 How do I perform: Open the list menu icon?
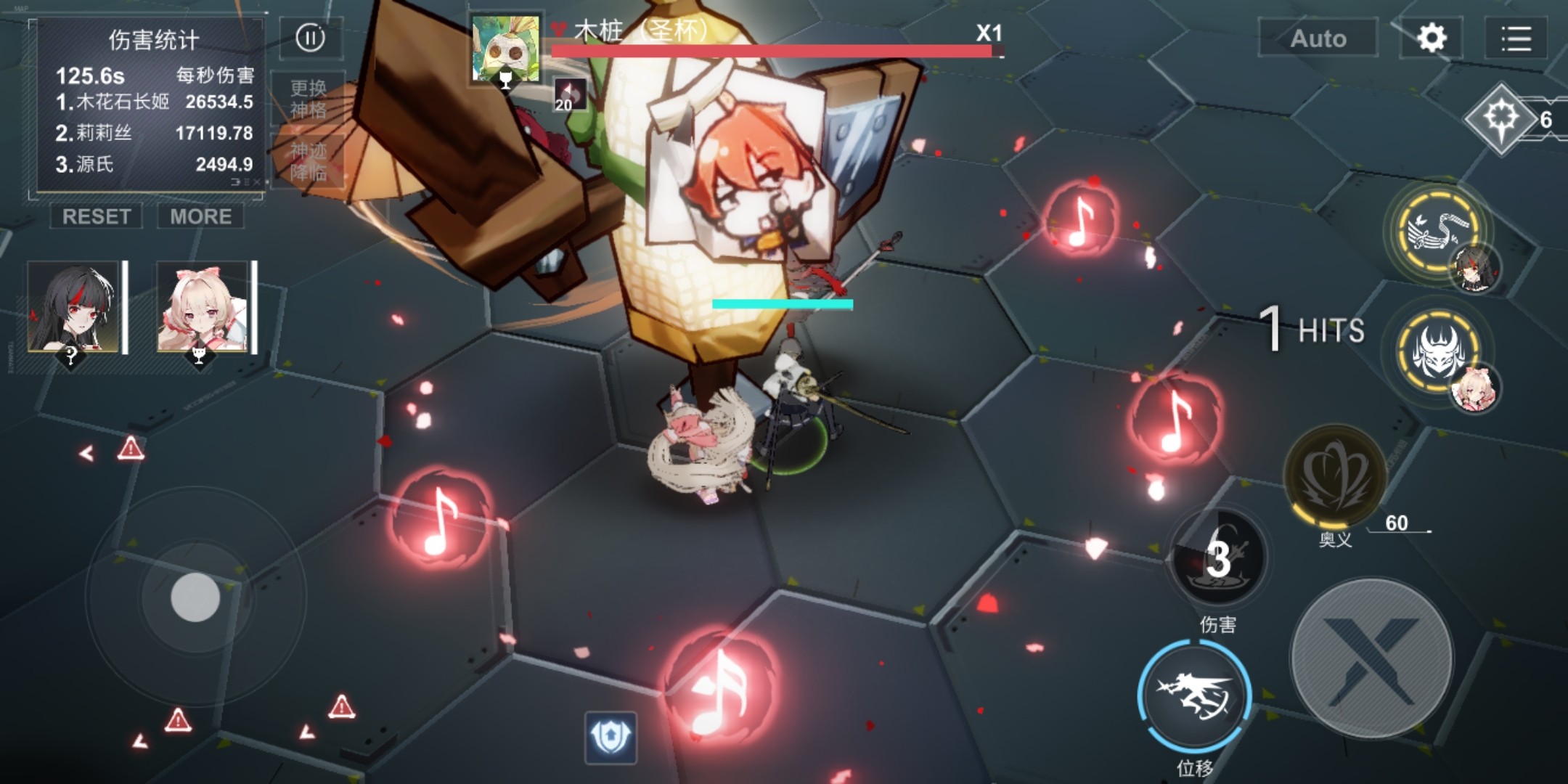click(x=1516, y=38)
